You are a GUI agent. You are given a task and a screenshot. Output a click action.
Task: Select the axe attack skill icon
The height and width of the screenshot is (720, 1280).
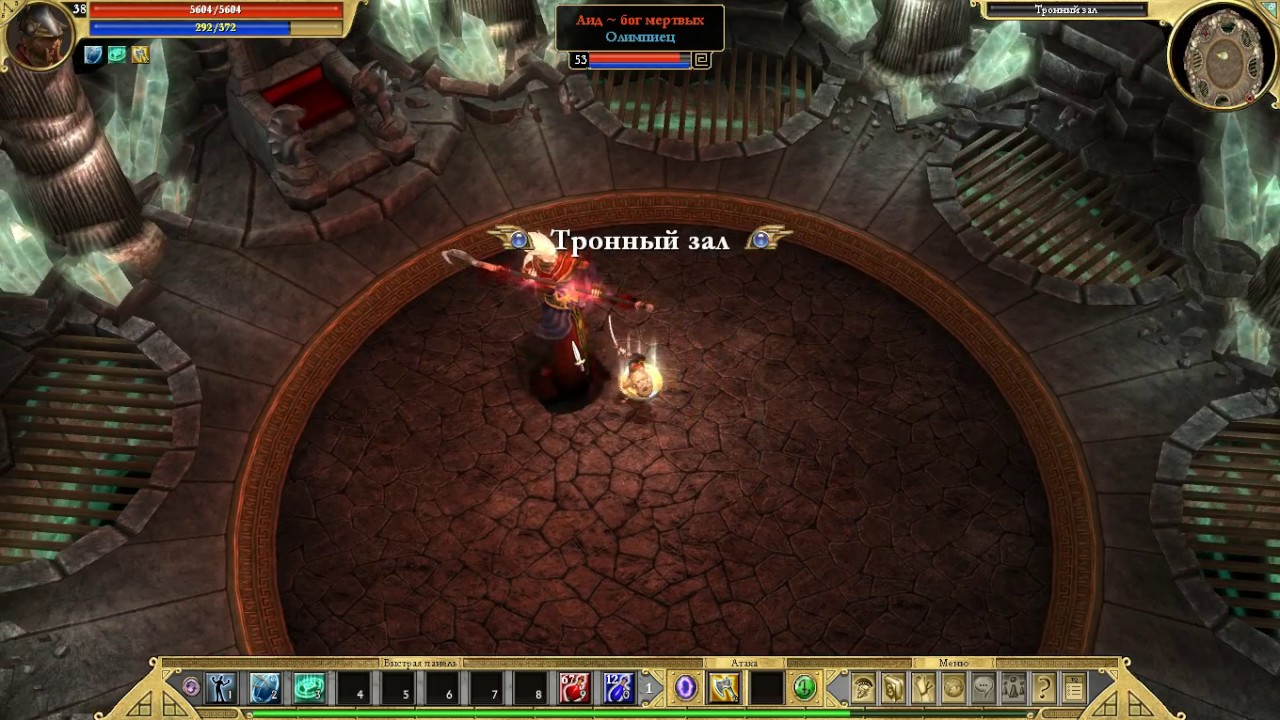[724, 688]
